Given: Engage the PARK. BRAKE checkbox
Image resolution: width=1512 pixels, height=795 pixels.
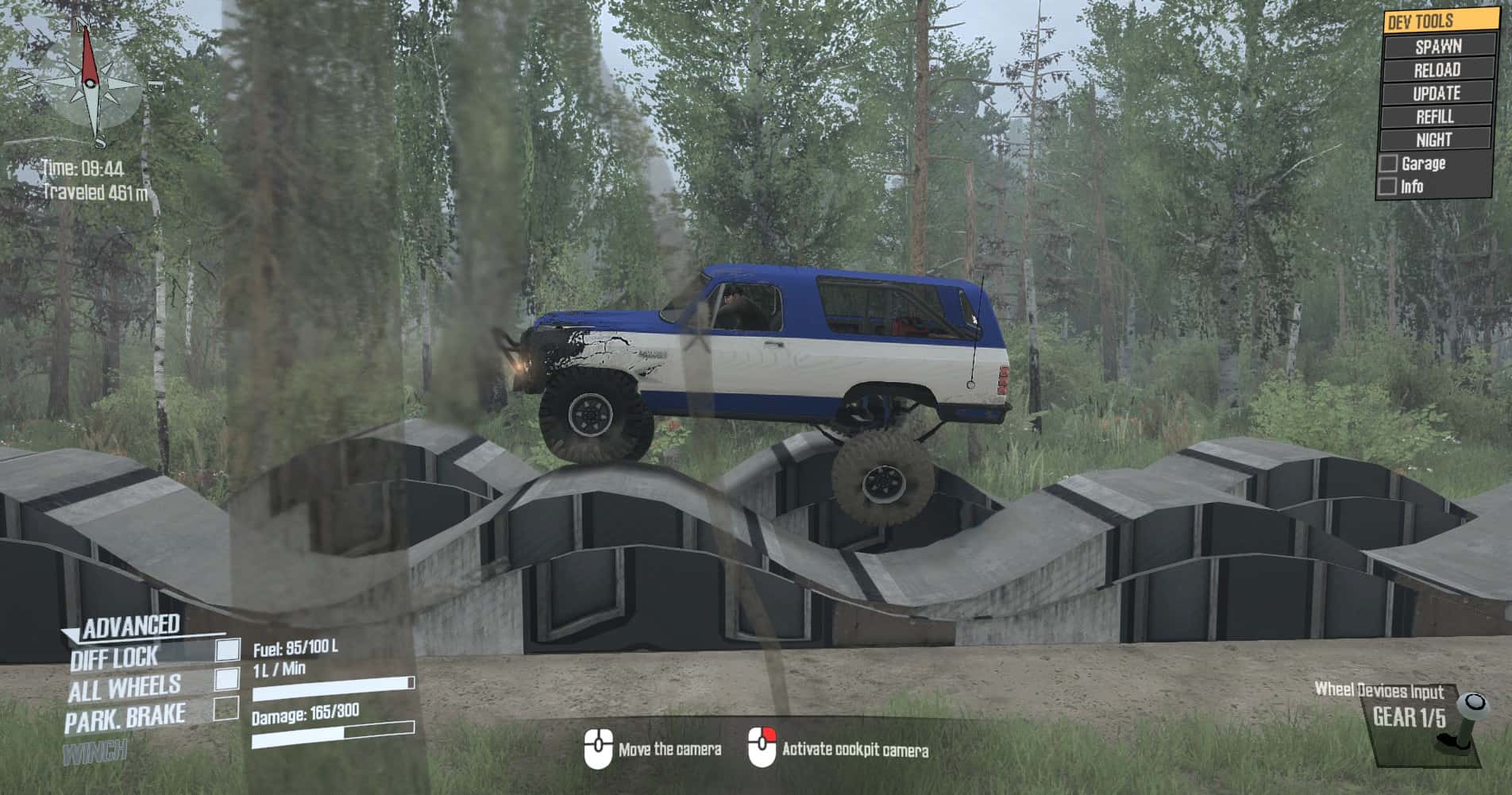Looking at the screenshot, I should tap(226, 708).
